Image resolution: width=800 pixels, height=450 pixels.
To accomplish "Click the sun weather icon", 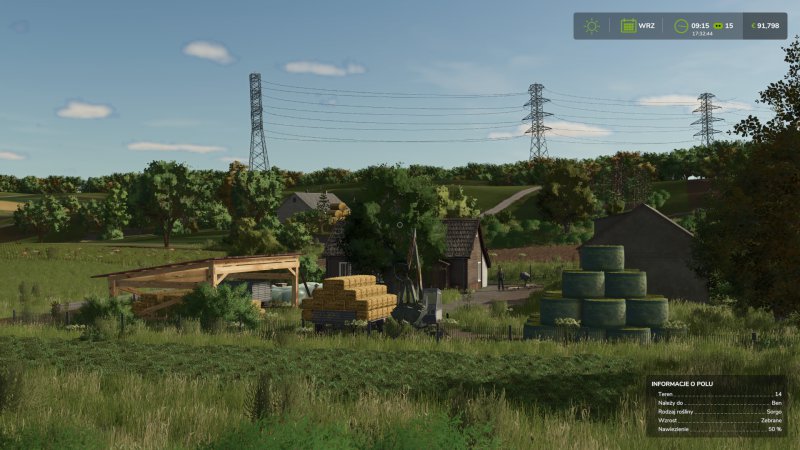I will [x=592, y=26].
